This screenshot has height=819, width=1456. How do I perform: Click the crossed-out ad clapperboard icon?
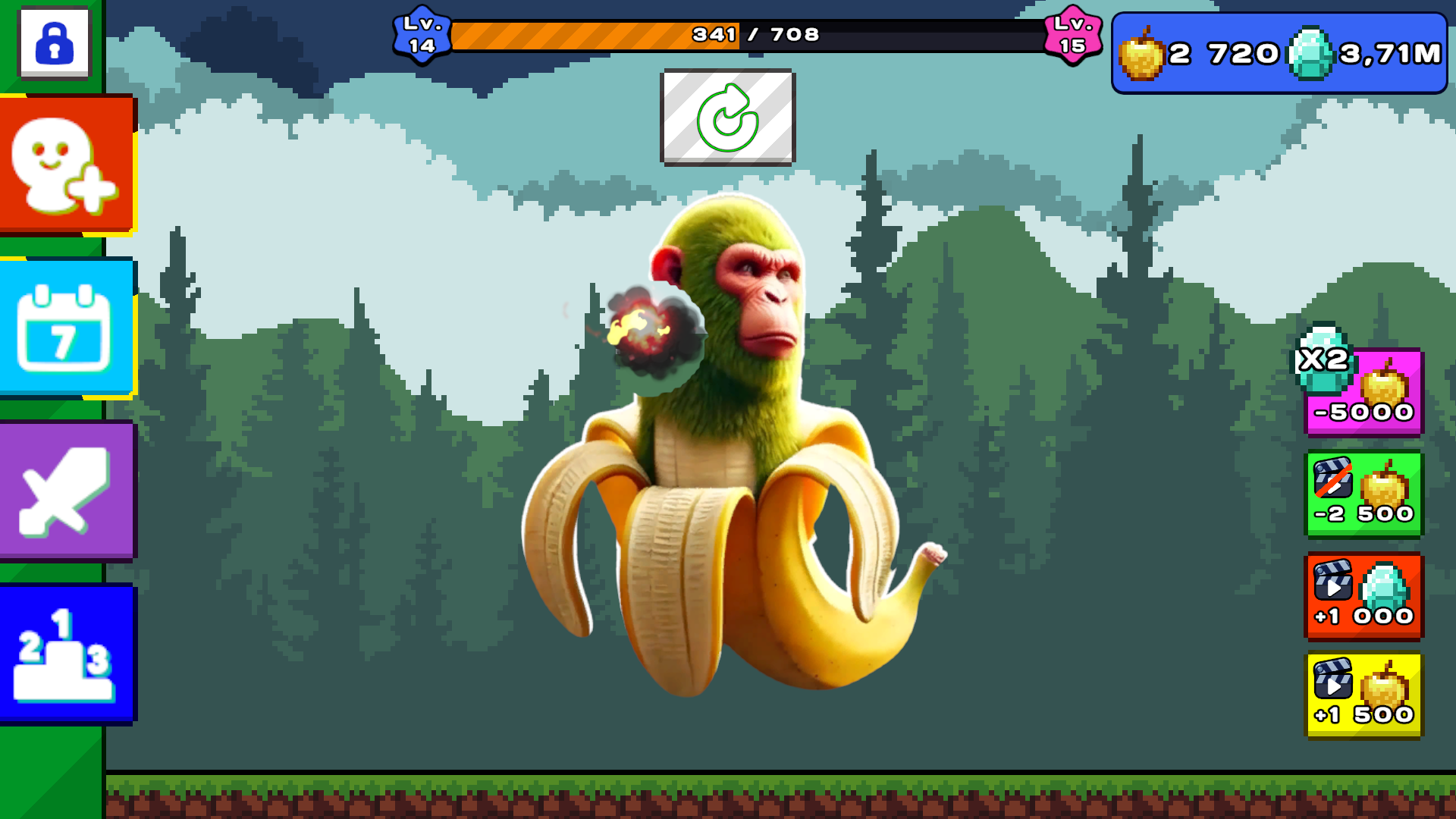tap(1335, 478)
